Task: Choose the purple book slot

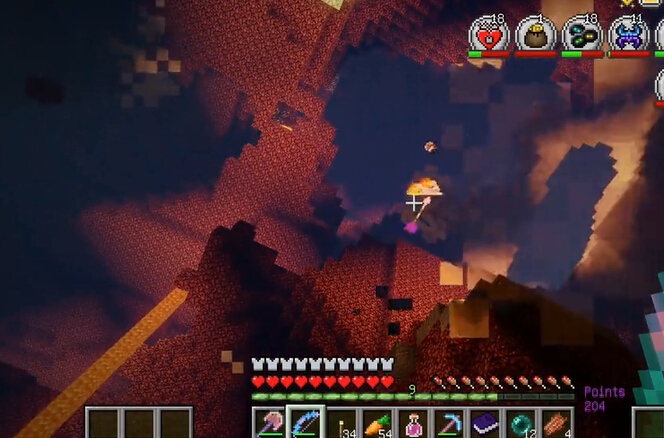Action: 484,423
